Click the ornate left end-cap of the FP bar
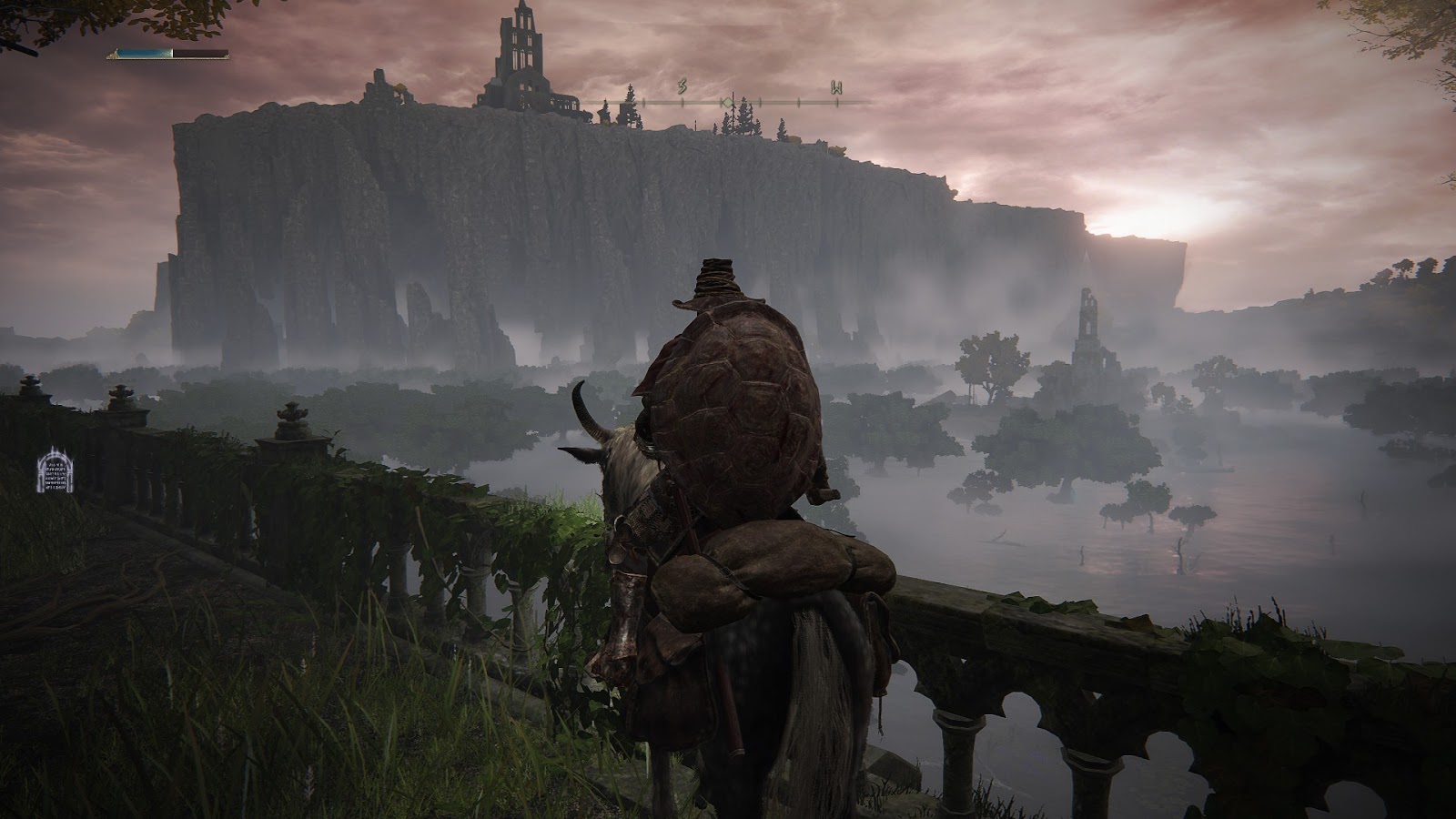The width and height of the screenshot is (1456, 819). pyautogui.click(x=114, y=54)
